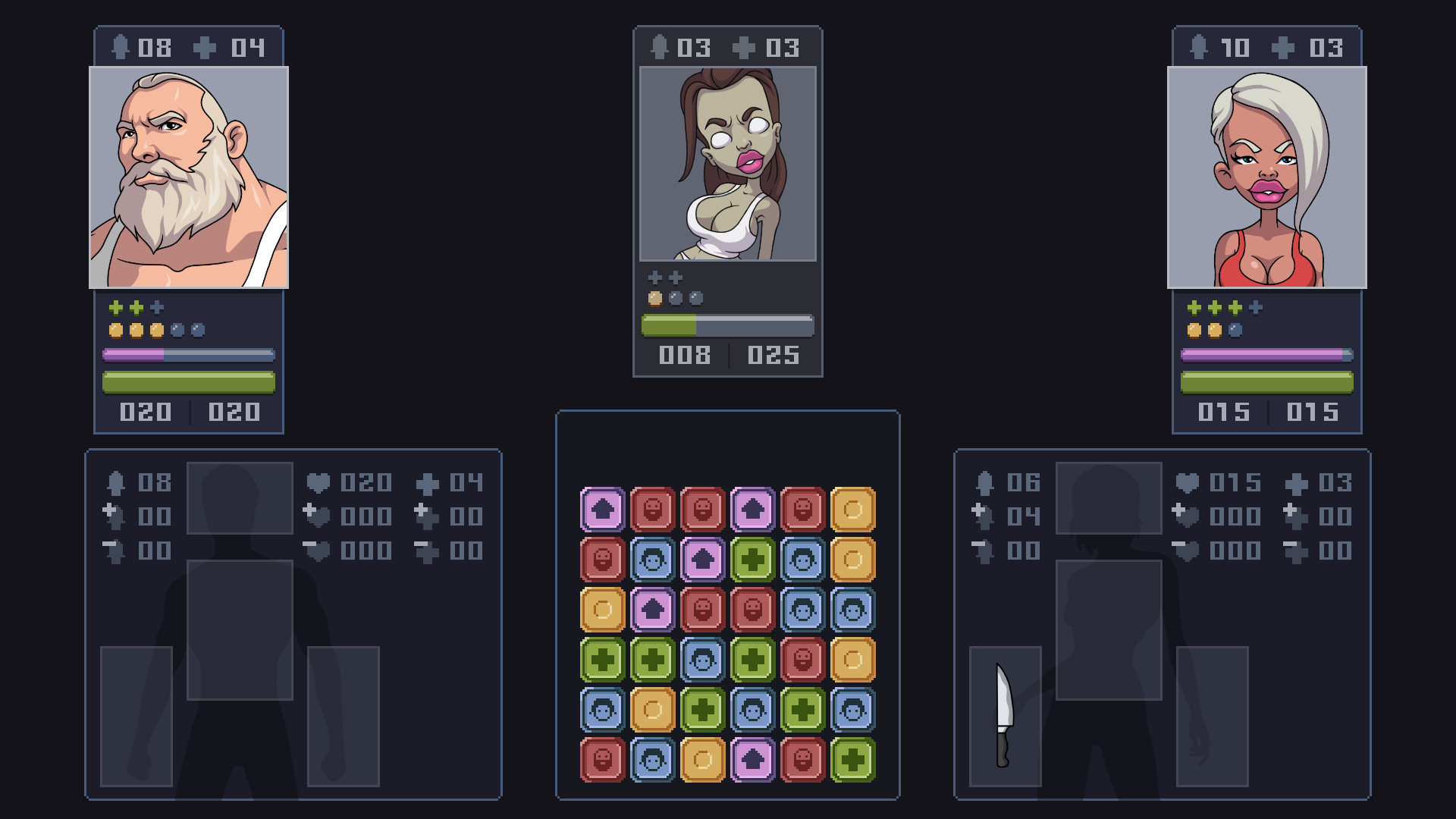The height and width of the screenshot is (819, 1456).
Task: Select the pink arrow tile in the bottom row of the grid
Action: [x=755, y=761]
